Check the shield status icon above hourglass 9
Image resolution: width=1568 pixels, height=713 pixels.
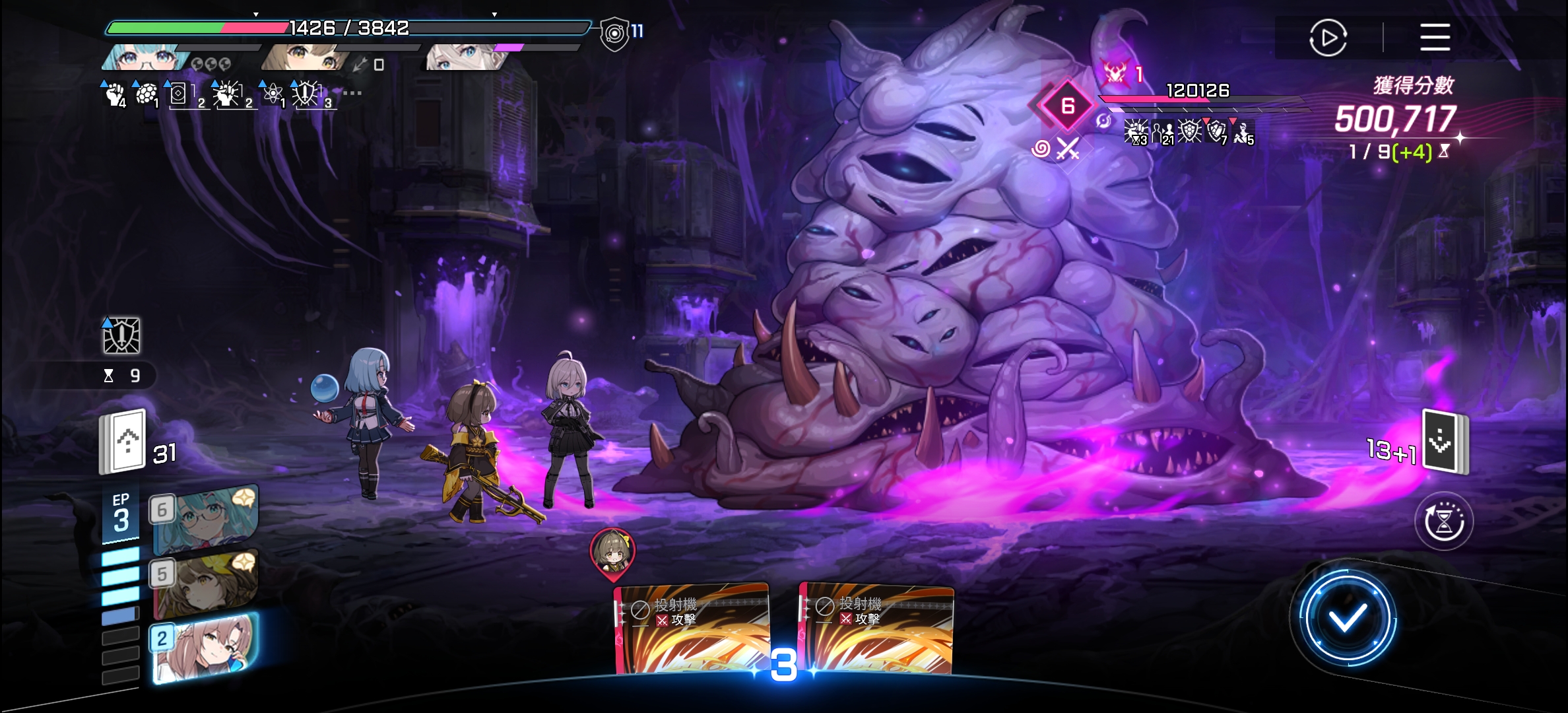point(121,335)
